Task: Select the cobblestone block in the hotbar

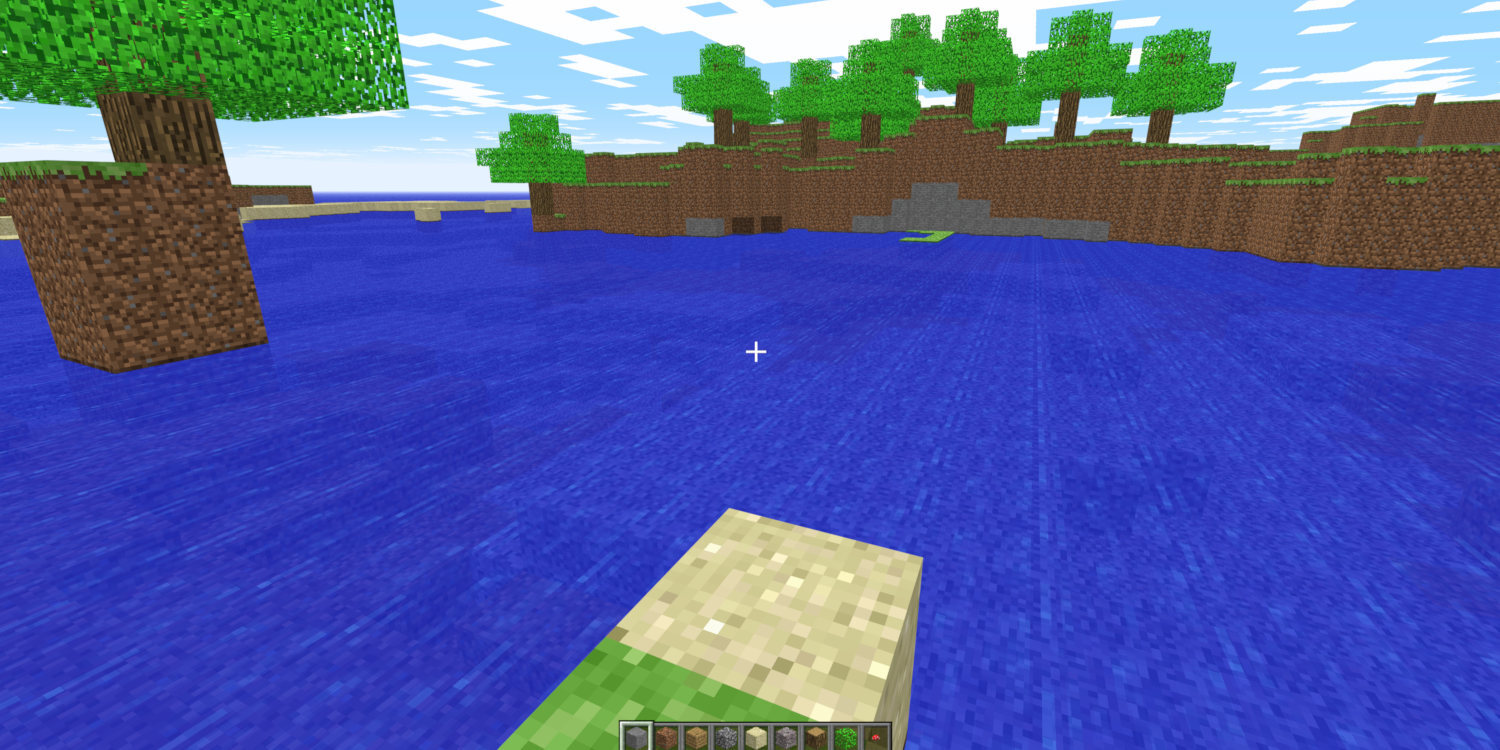Action: [726, 737]
